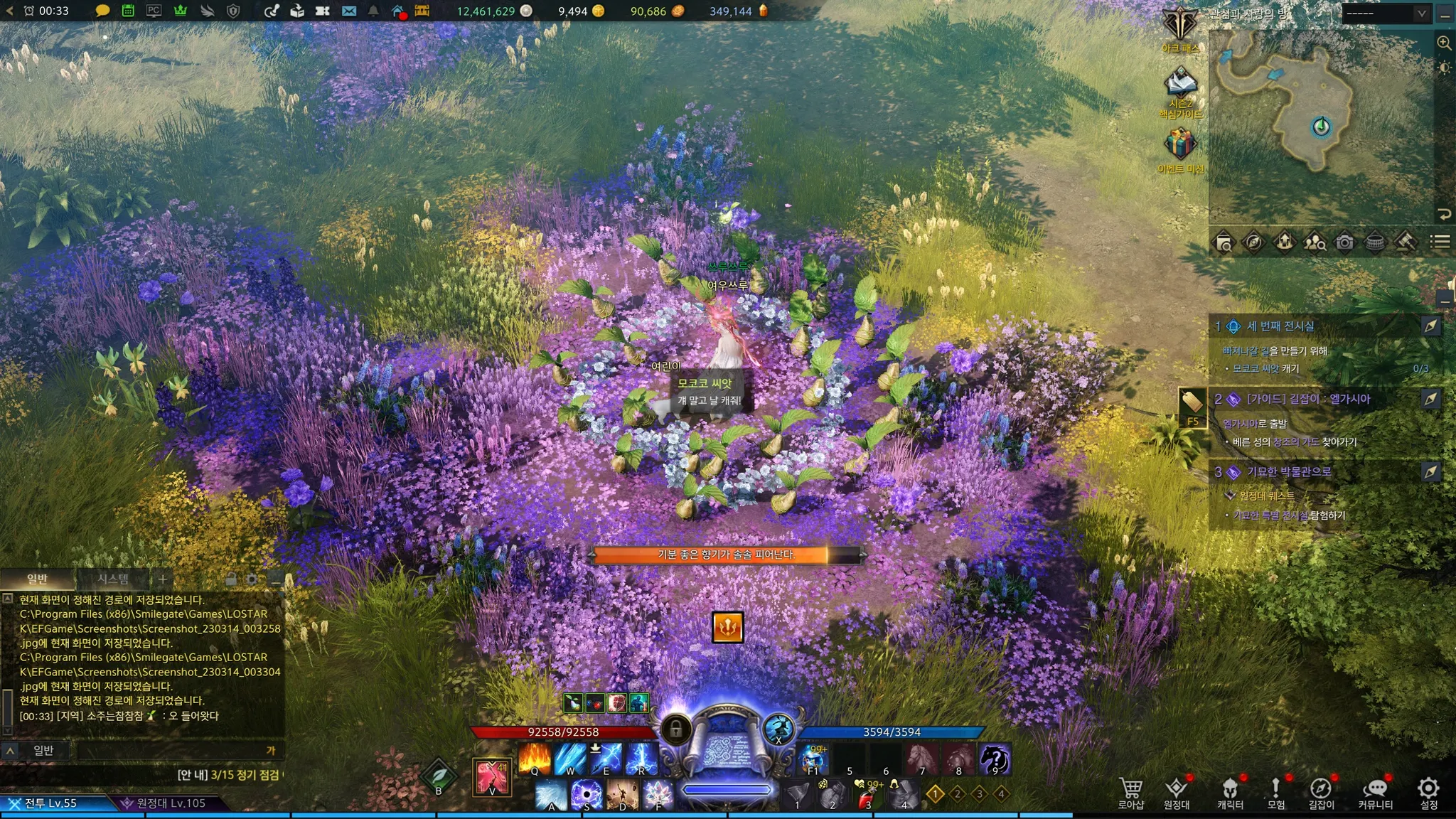Activate the fire skill on Q slot
This screenshot has width=1456, height=819.
[x=535, y=758]
